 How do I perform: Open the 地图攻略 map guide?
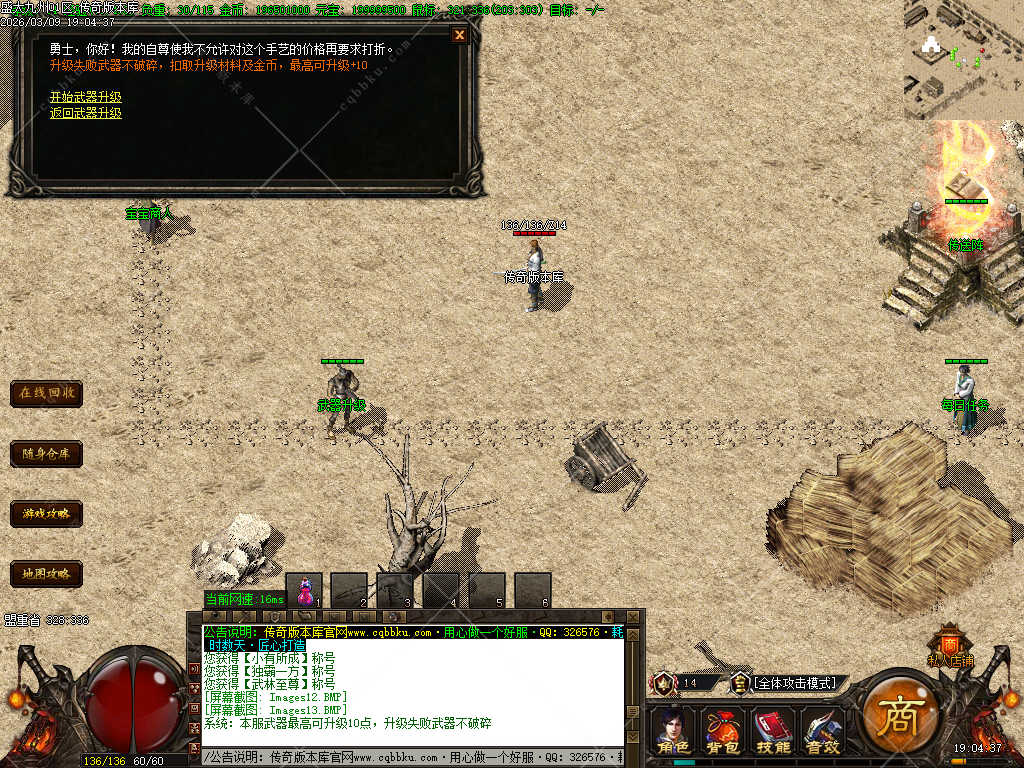(x=46, y=574)
